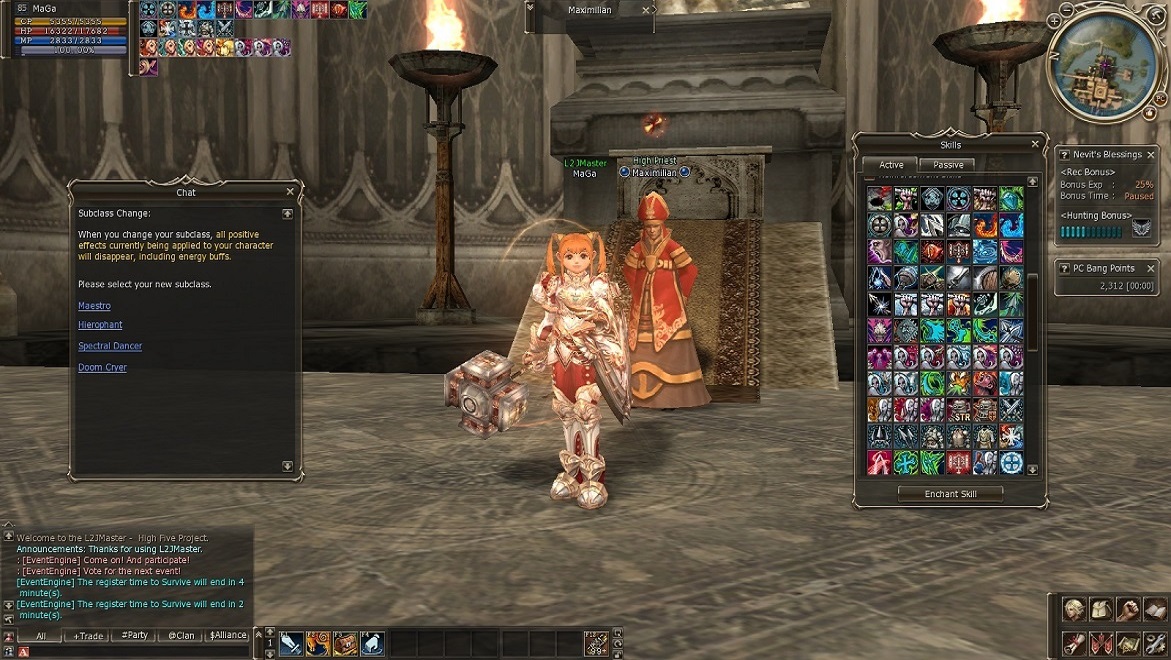
Task: Open the Active skills tab
Action: tap(891, 165)
